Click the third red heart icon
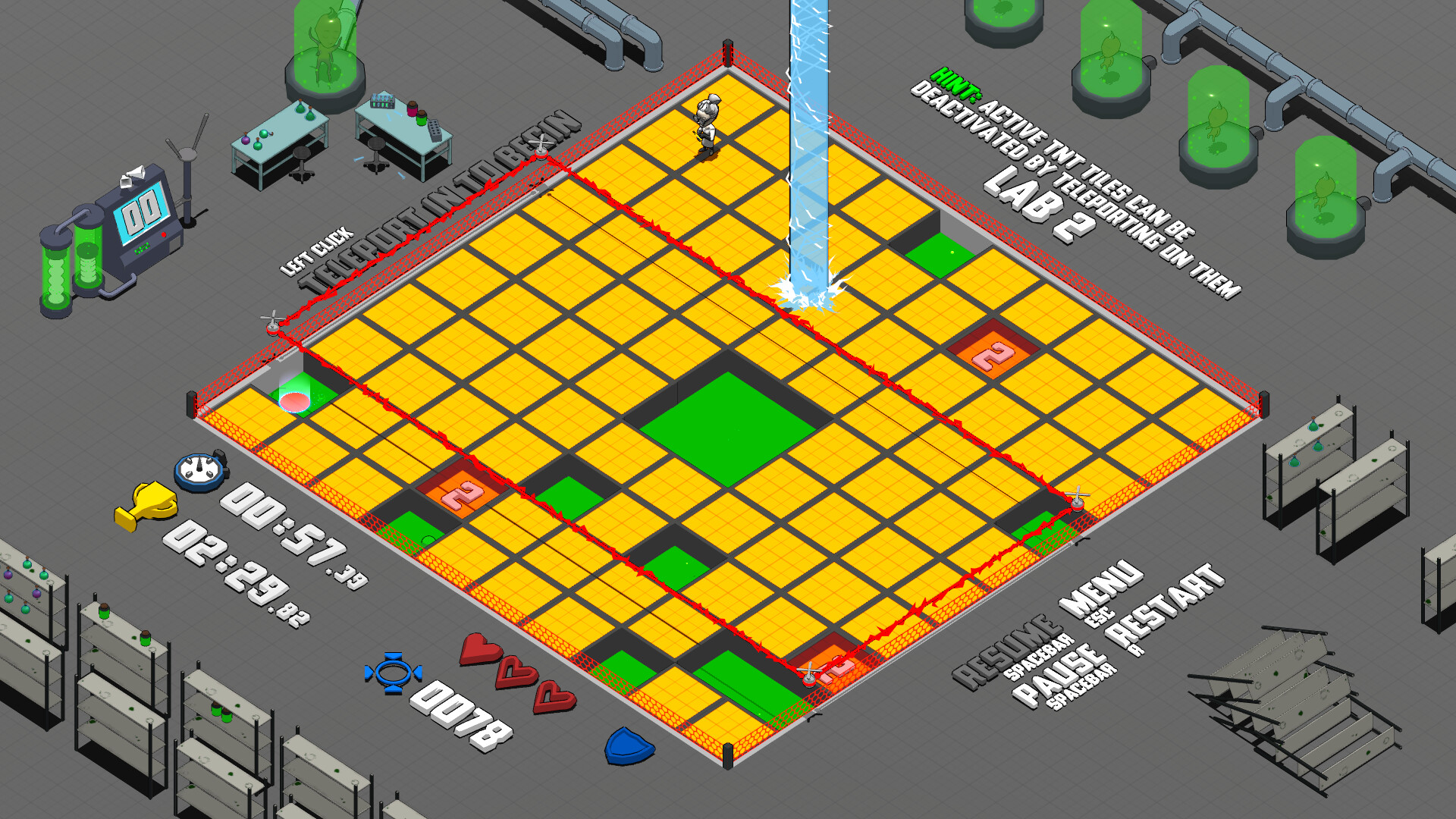 click(554, 695)
